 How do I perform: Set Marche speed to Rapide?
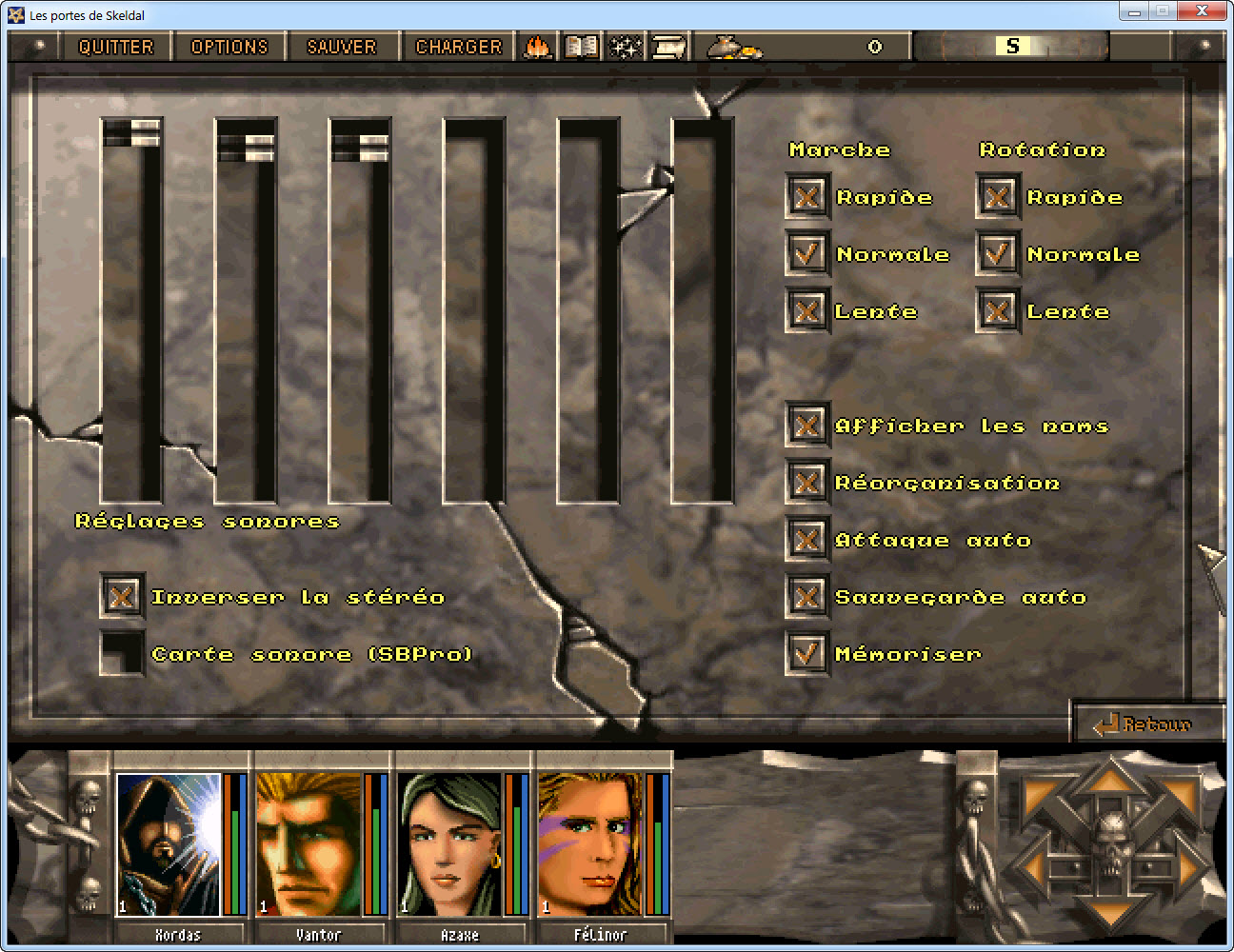pyautogui.click(x=807, y=197)
